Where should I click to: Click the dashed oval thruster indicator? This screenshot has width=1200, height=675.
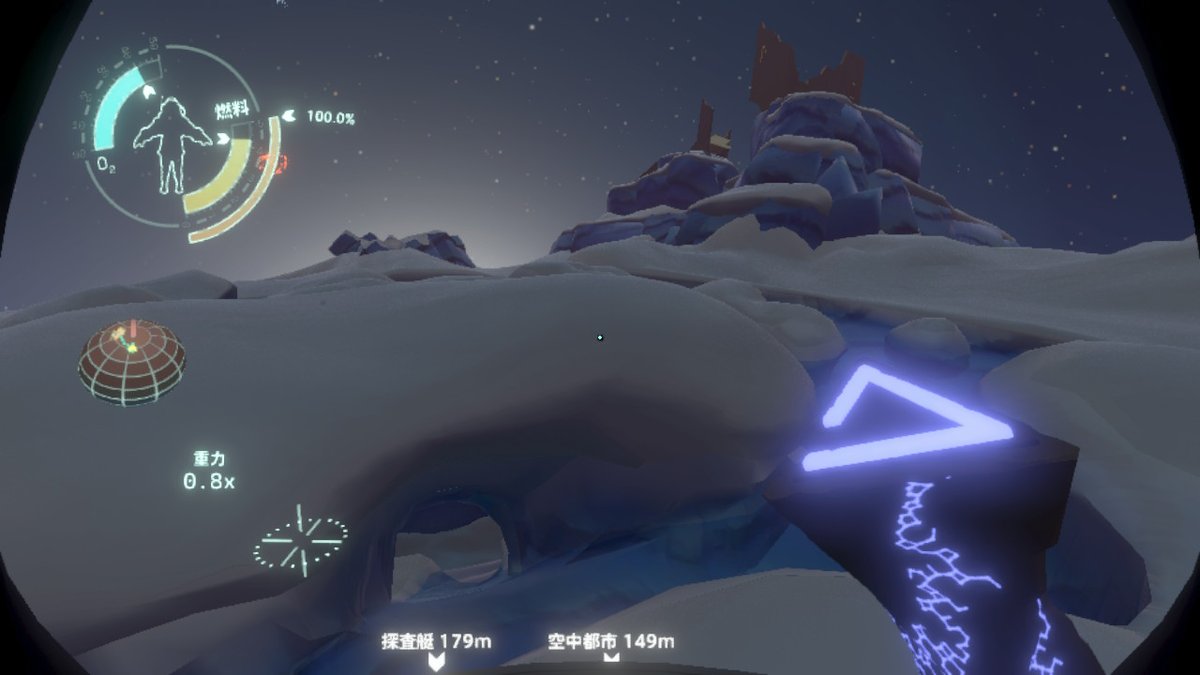click(x=300, y=540)
